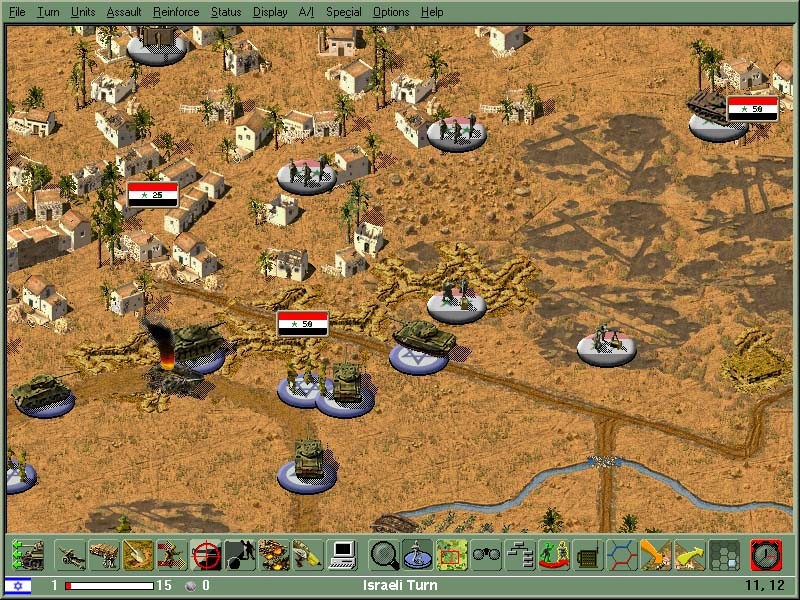Click the binoculars toolbar icon
The height and width of the screenshot is (600, 800).
[x=486, y=554]
